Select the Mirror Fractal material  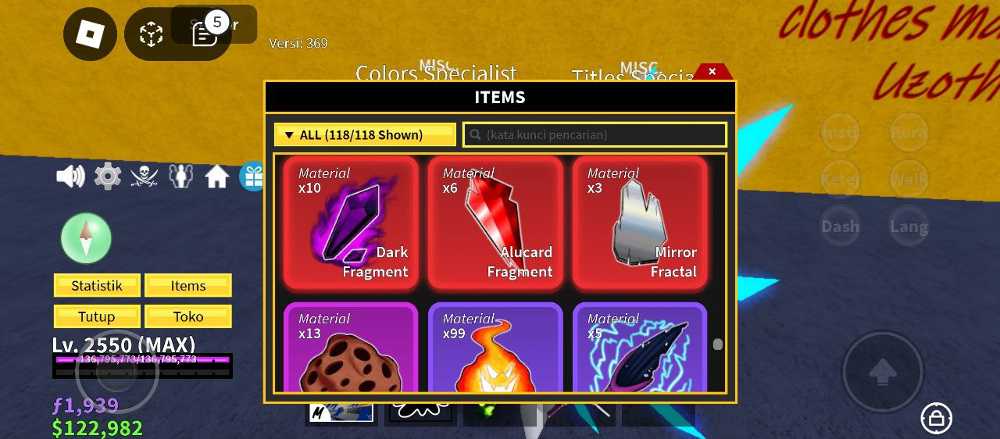[639, 223]
